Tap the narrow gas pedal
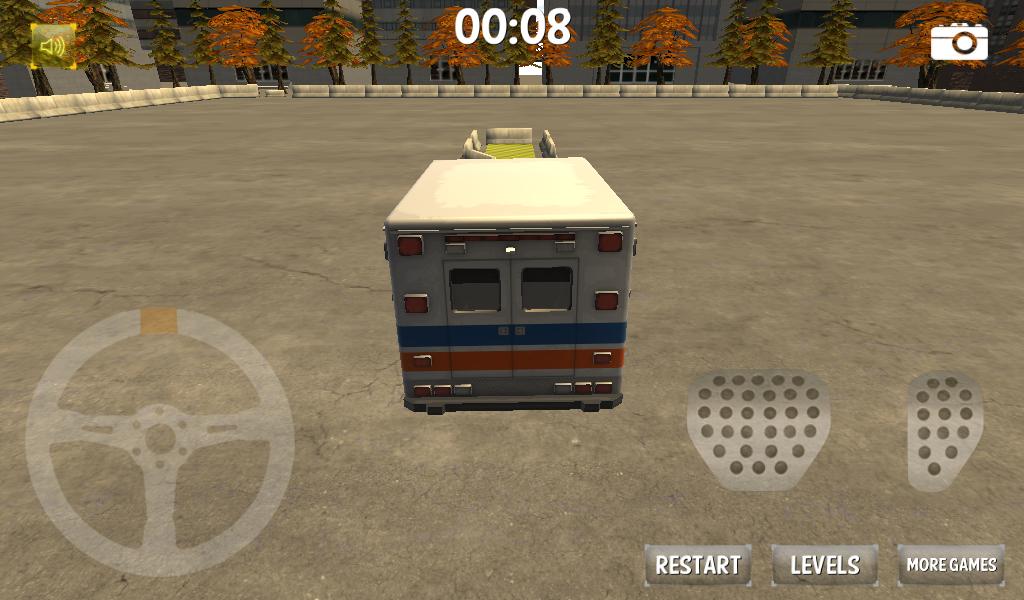This screenshot has width=1024, height=600. (945, 430)
